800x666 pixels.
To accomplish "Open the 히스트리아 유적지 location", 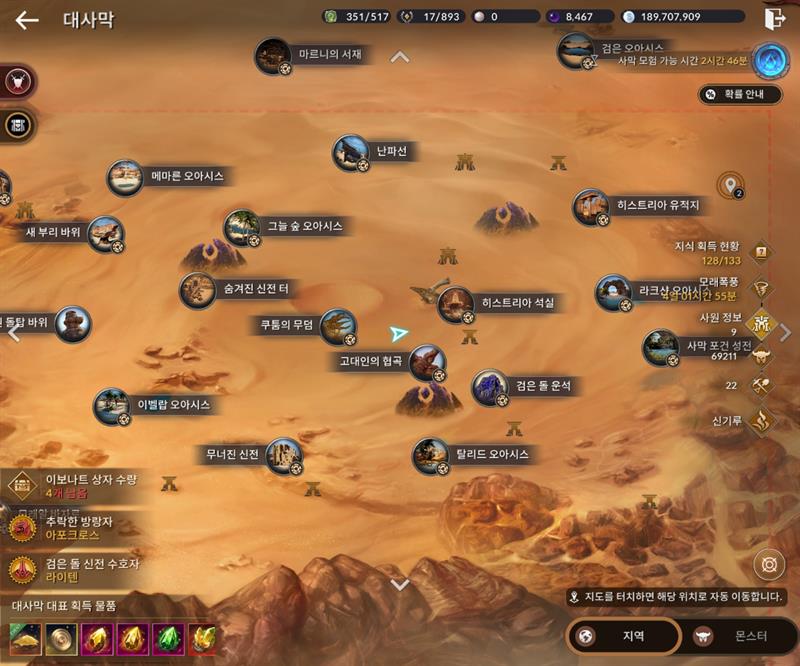I will point(591,207).
